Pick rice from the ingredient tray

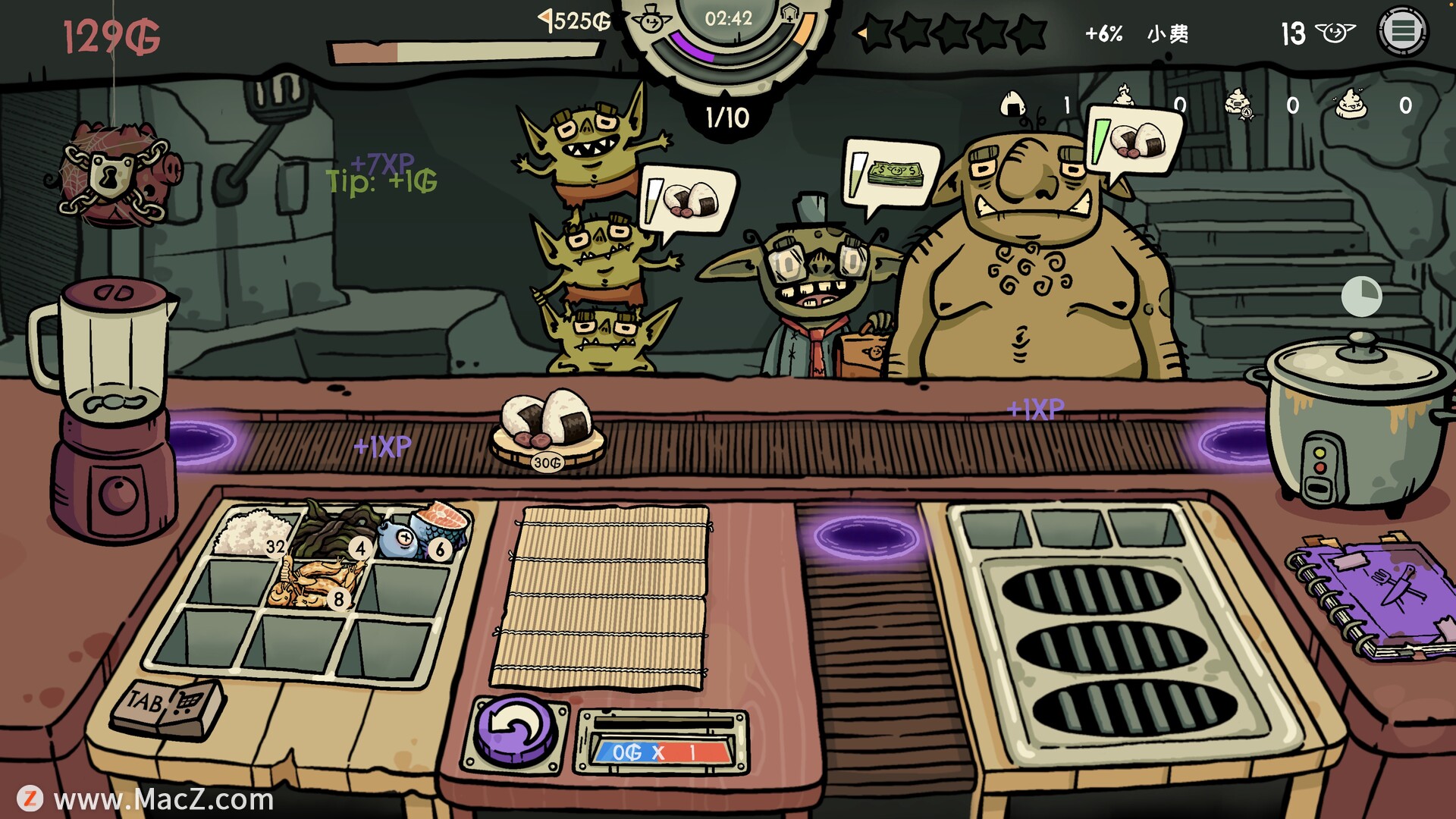(x=252, y=532)
